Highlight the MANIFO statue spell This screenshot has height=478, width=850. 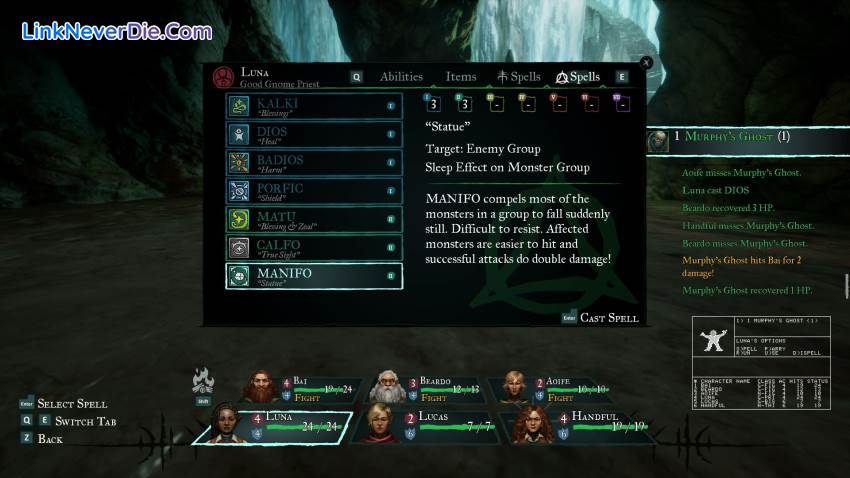pyautogui.click(x=314, y=276)
